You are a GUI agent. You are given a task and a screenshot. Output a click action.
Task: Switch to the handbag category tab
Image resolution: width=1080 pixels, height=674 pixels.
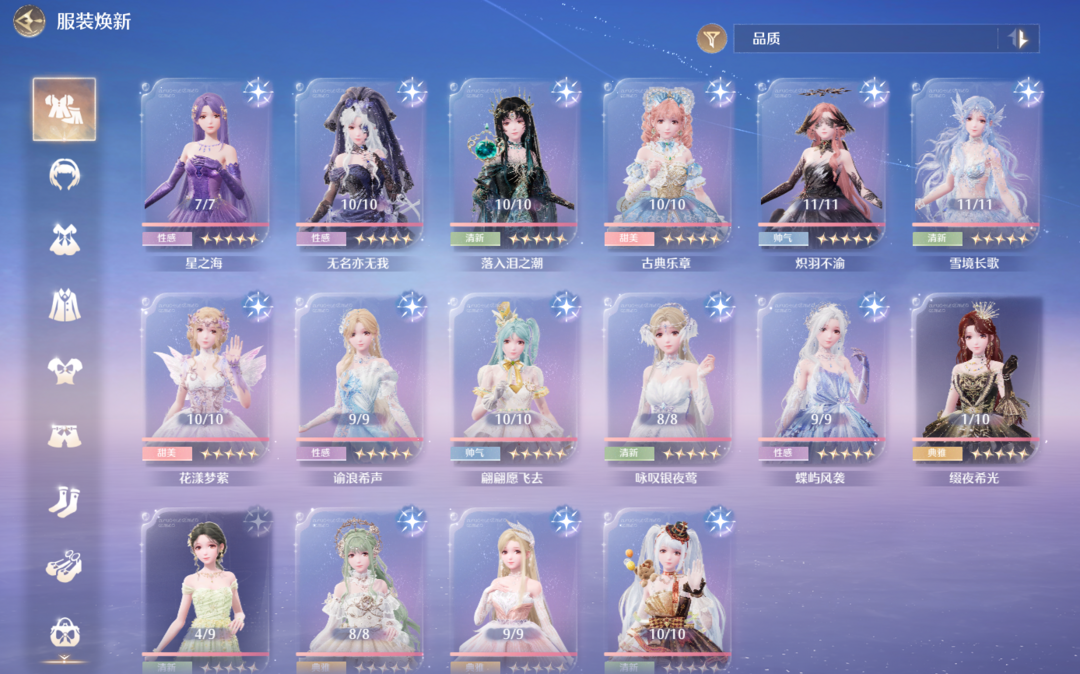pos(65,632)
